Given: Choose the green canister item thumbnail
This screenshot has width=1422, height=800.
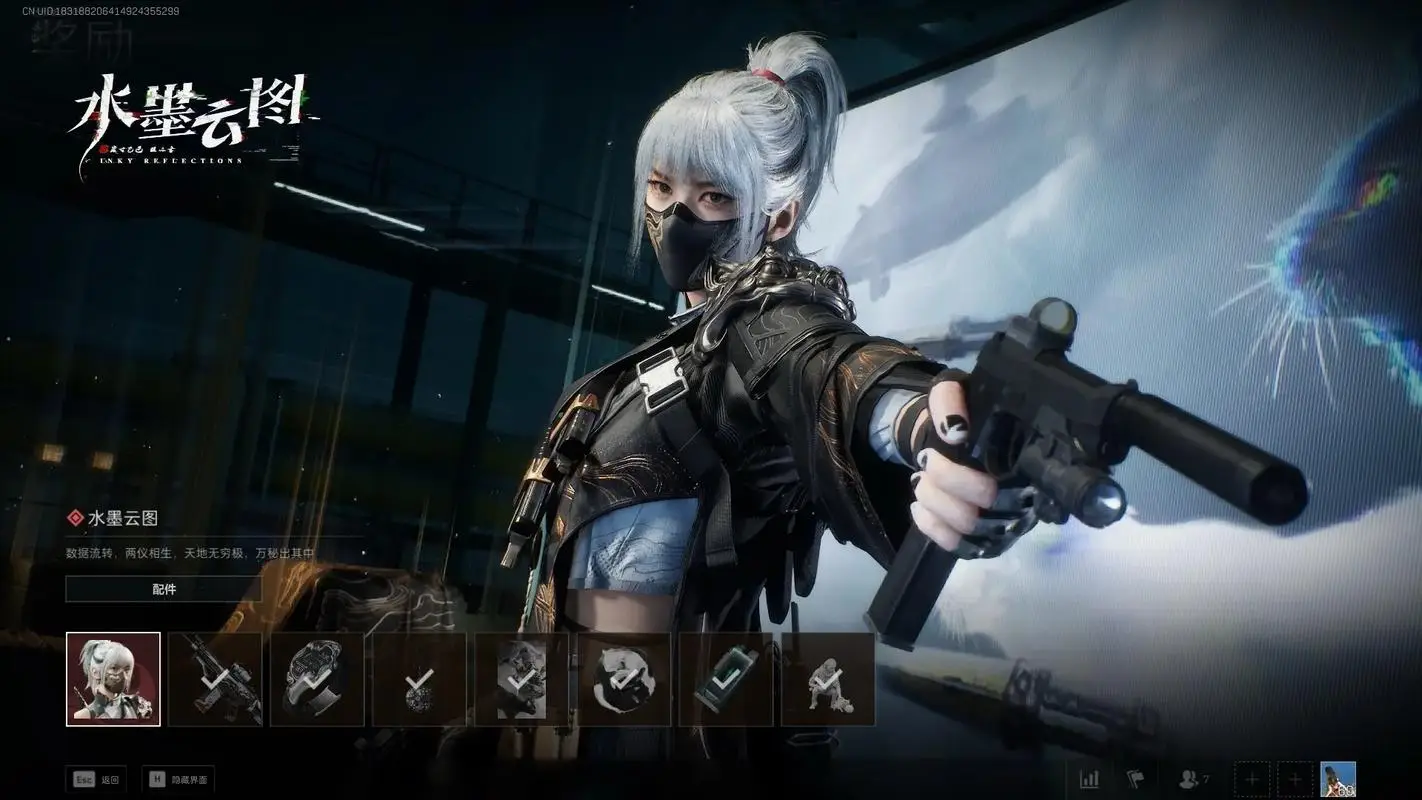Looking at the screenshot, I should (x=726, y=678).
